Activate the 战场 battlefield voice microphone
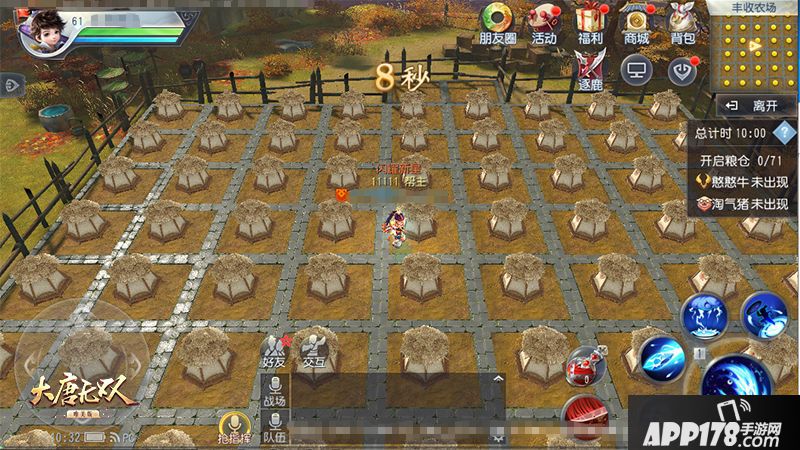This screenshot has height=450, width=800. tap(274, 390)
